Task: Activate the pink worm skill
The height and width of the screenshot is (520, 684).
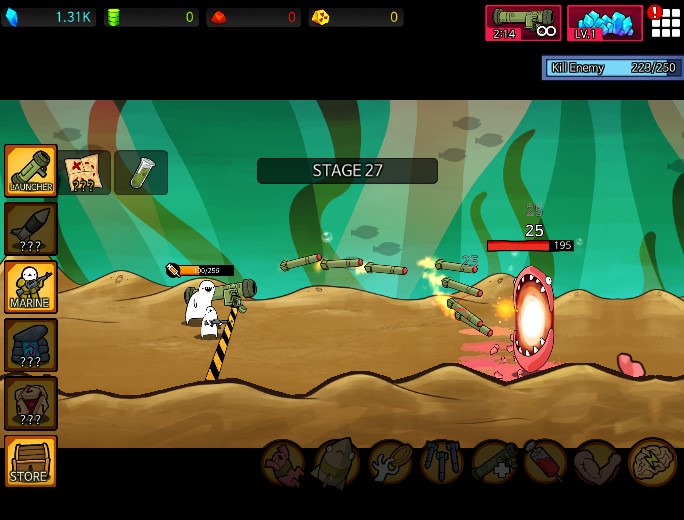Action: pos(284,463)
